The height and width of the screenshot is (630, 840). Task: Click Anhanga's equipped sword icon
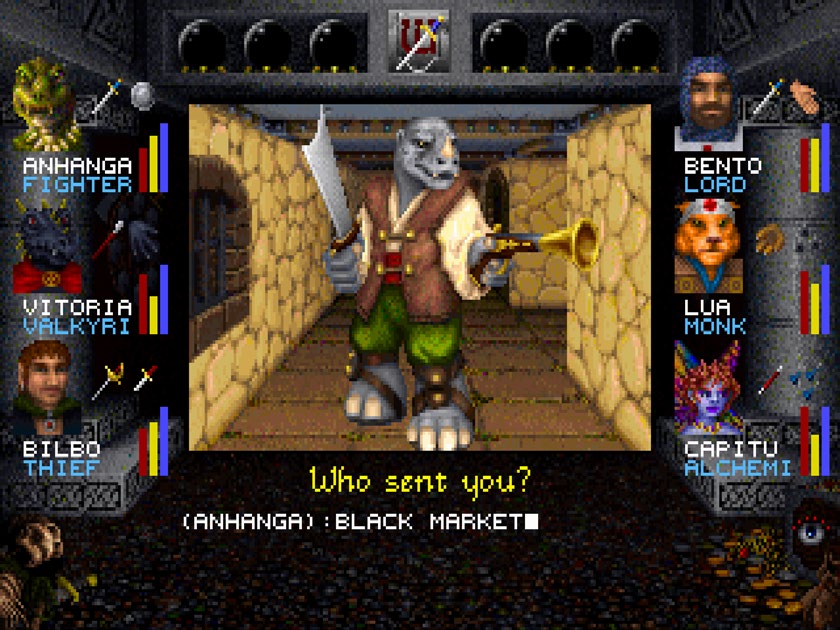click(107, 98)
